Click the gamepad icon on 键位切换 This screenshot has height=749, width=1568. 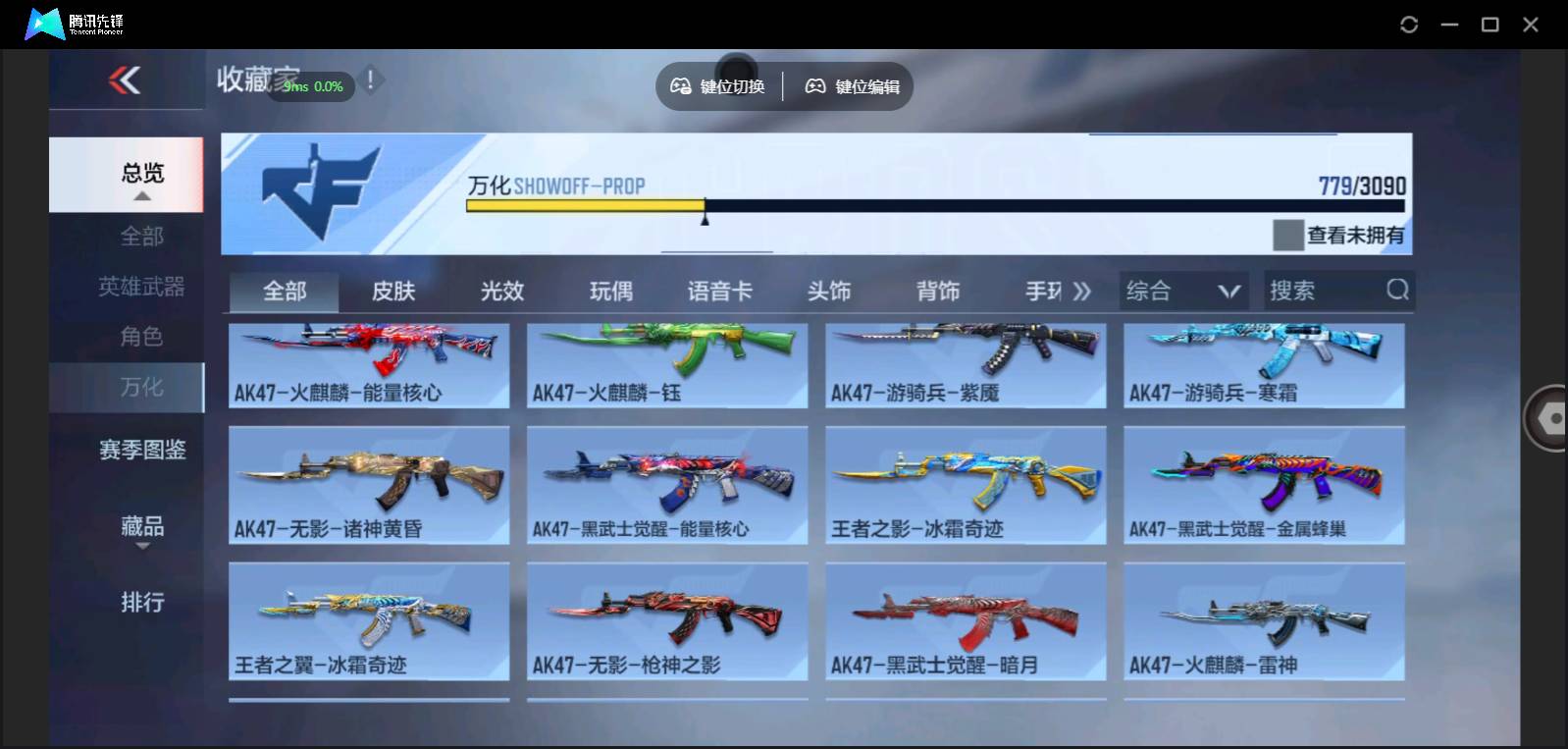pos(679,86)
